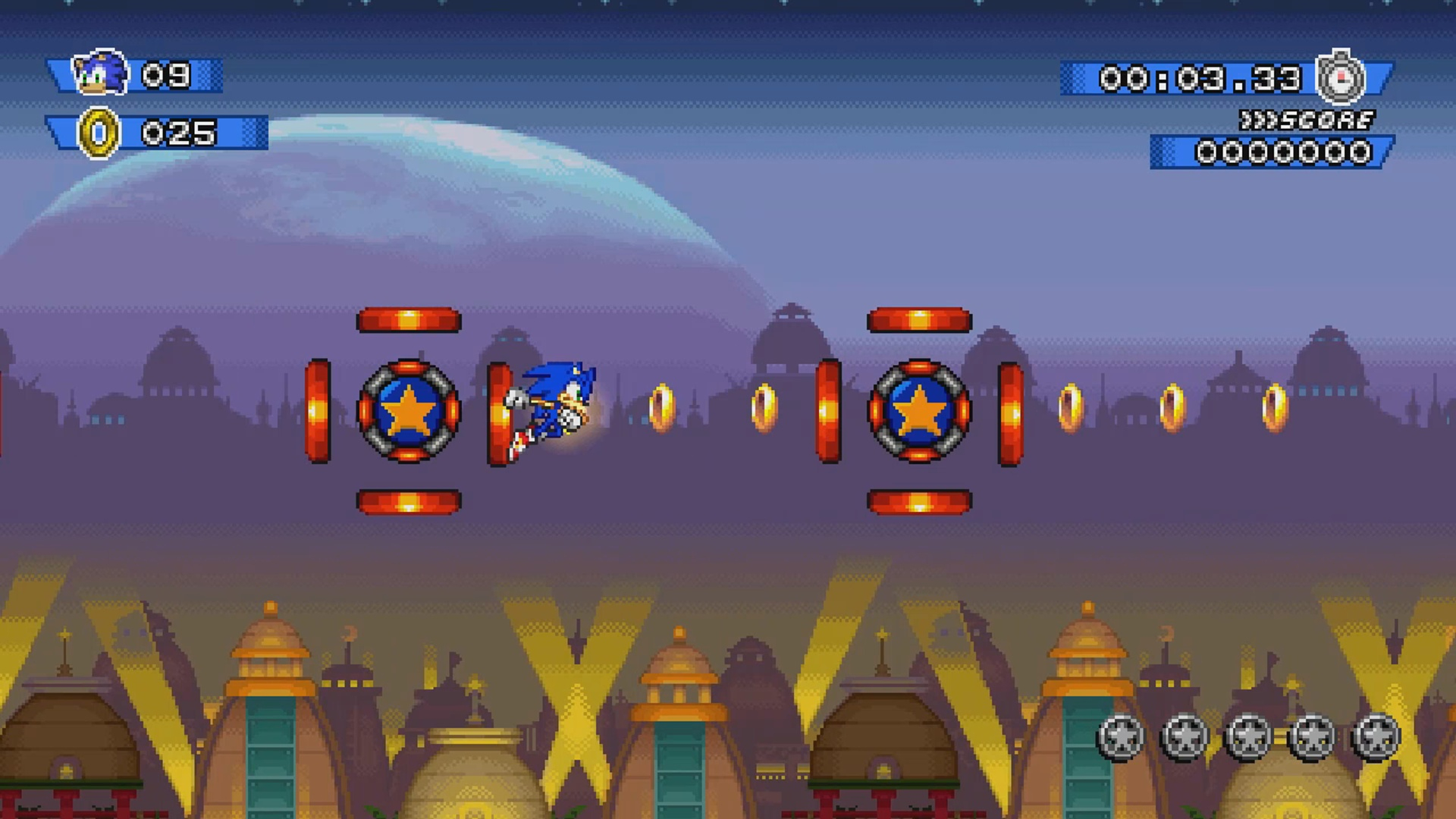Viewport: 1456px width, 819px height.
Task: Toggle the top orange bumper above left orb
Action: (408, 319)
